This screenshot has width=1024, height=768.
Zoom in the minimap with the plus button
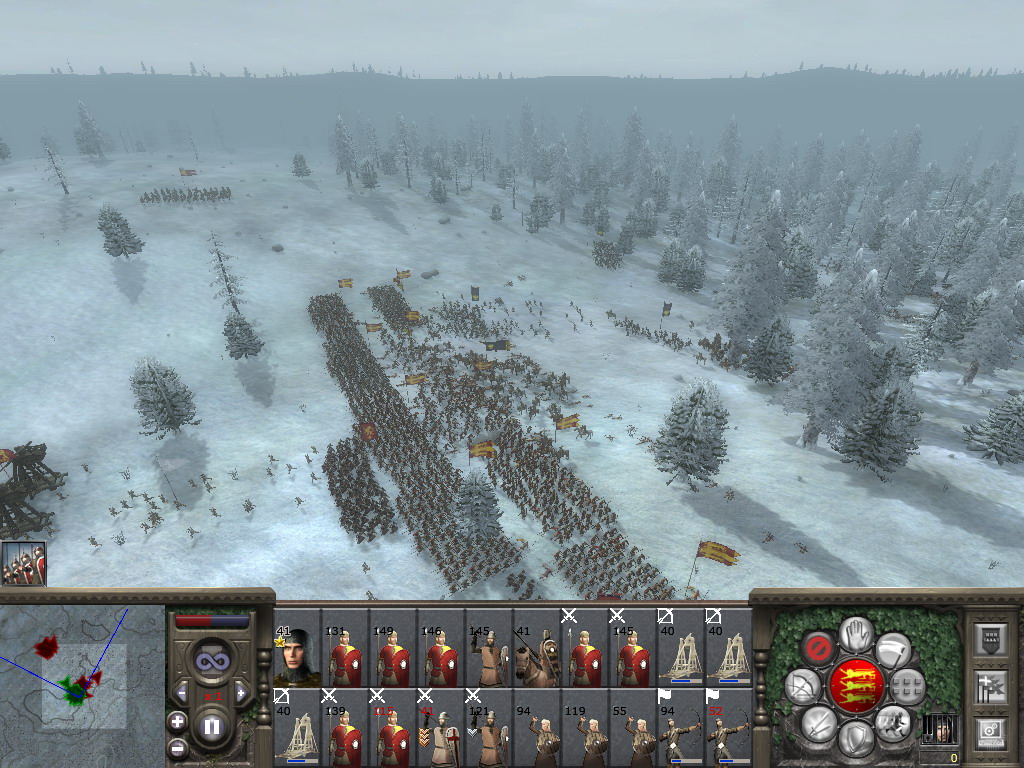tap(177, 719)
